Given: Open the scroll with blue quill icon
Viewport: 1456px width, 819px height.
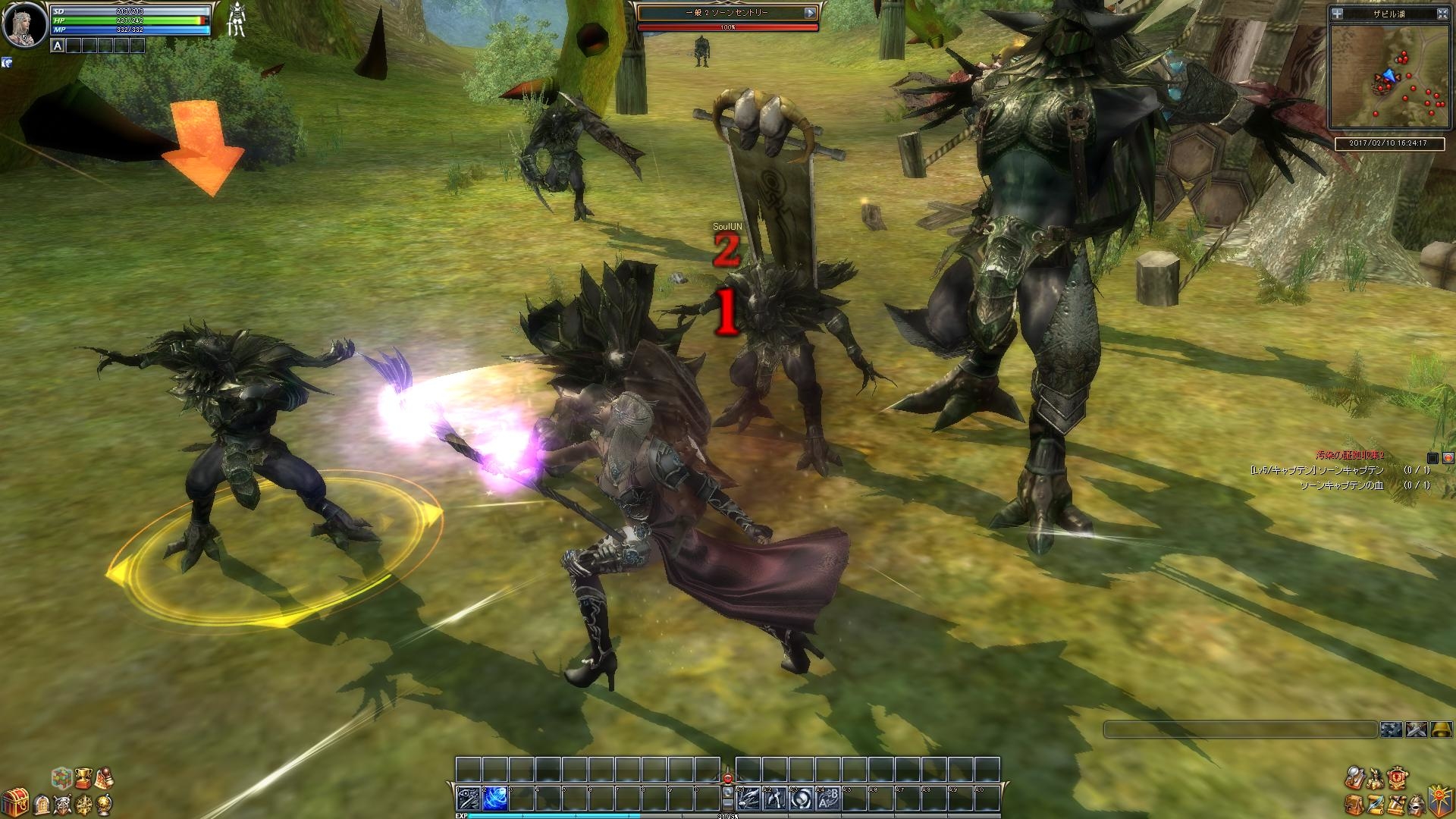Looking at the screenshot, I should pos(1374,803).
